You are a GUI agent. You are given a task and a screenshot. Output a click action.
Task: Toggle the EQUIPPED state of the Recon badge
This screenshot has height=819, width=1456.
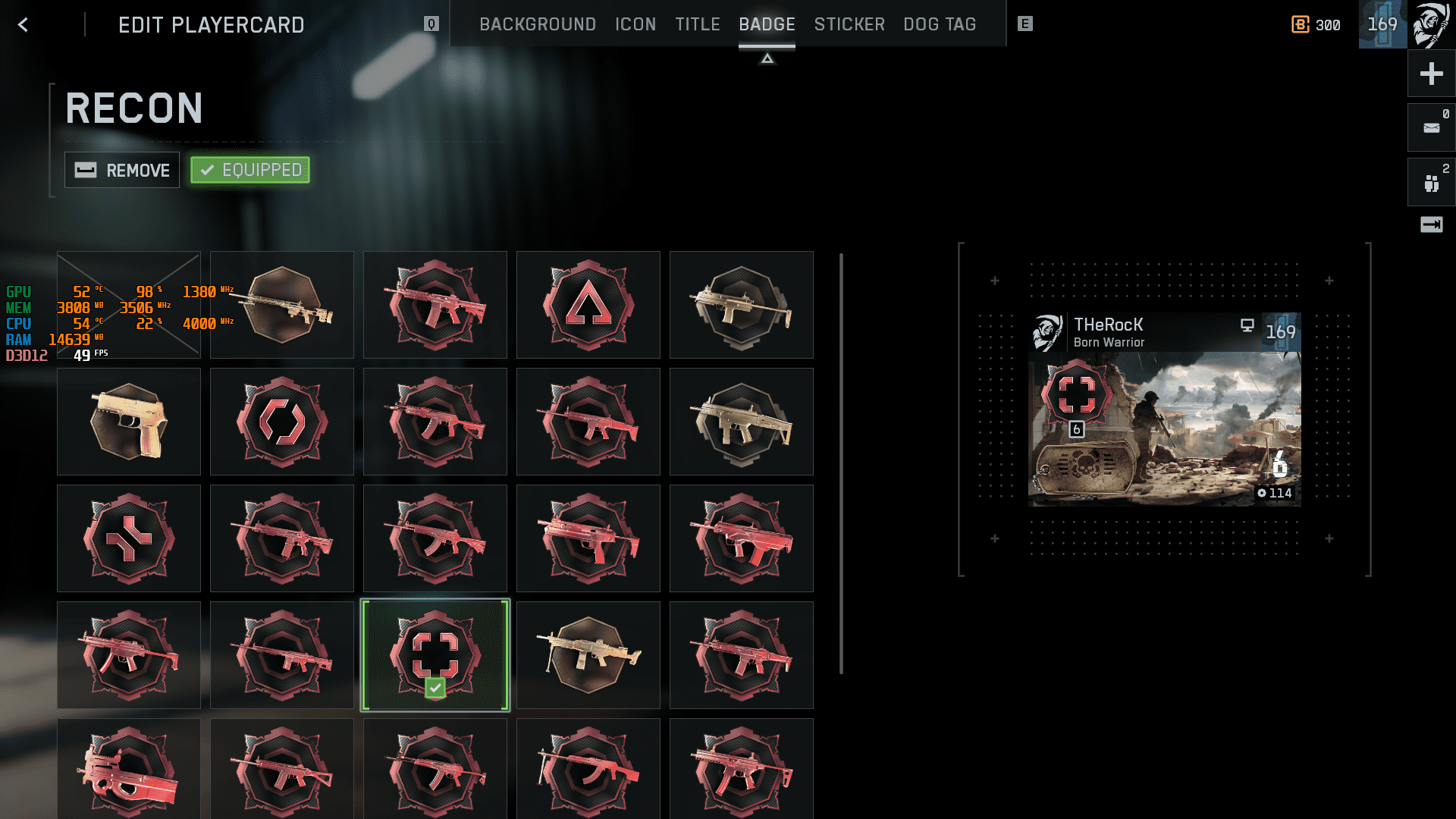tap(249, 170)
